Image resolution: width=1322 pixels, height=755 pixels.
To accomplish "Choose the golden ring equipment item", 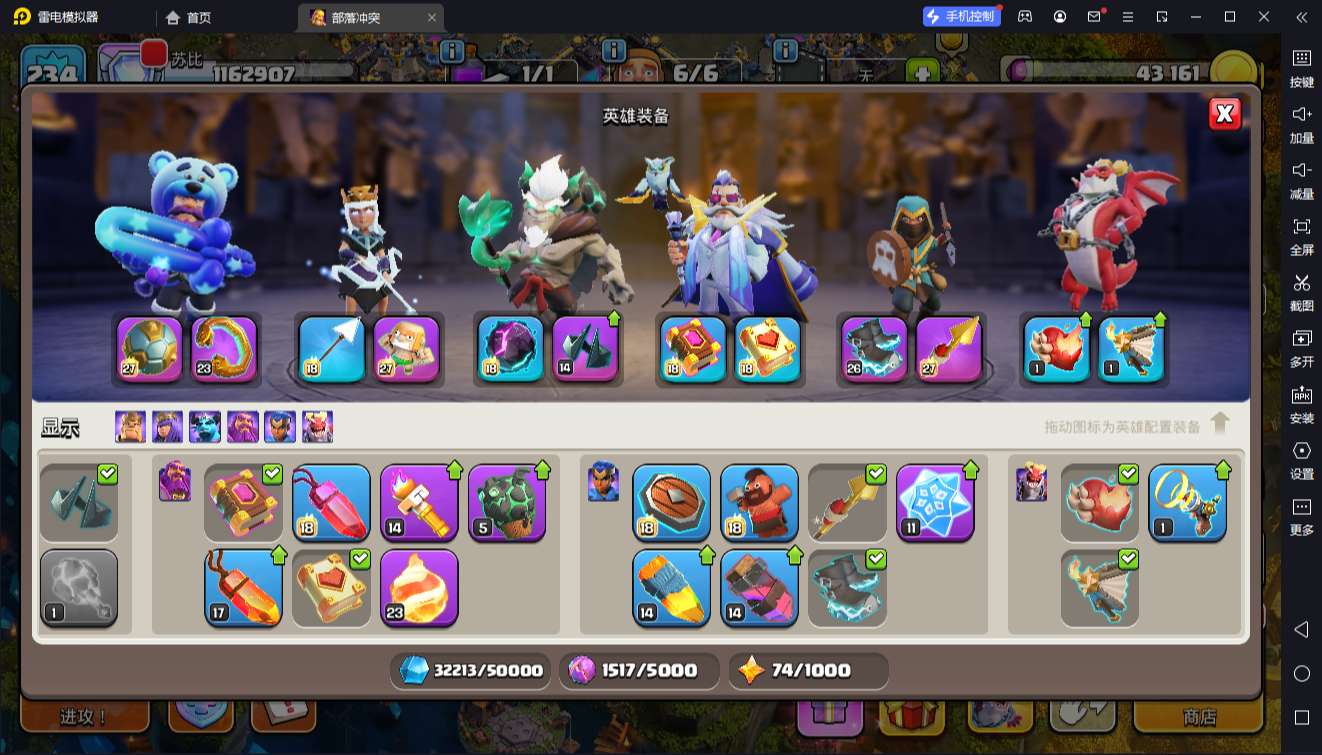I will pyautogui.click(x=1187, y=502).
